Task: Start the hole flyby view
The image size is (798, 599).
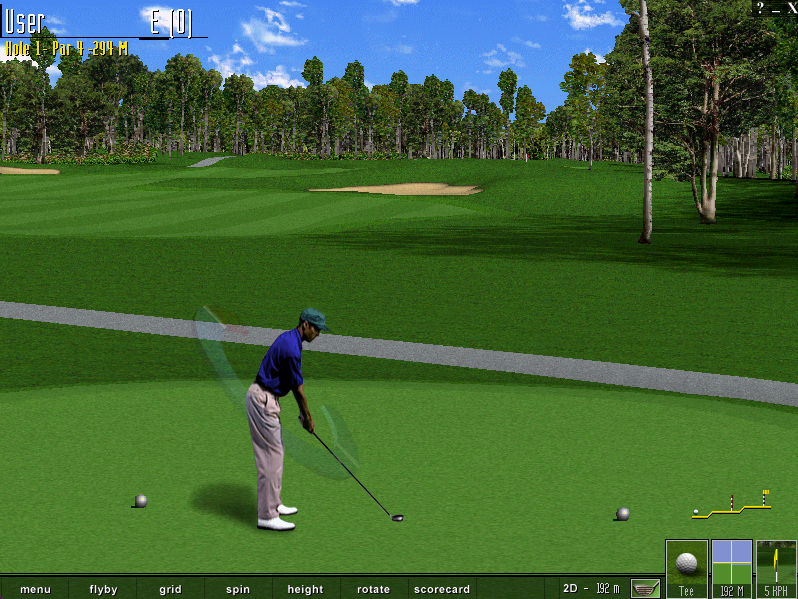Action: click(x=103, y=589)
